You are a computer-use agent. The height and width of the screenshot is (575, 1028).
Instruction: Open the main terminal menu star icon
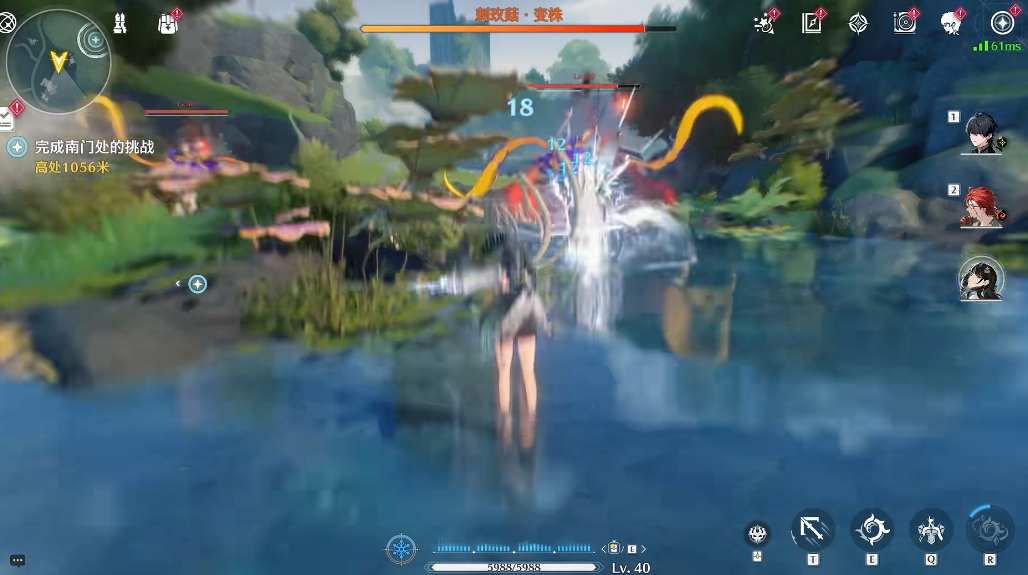pos(1002,23)
